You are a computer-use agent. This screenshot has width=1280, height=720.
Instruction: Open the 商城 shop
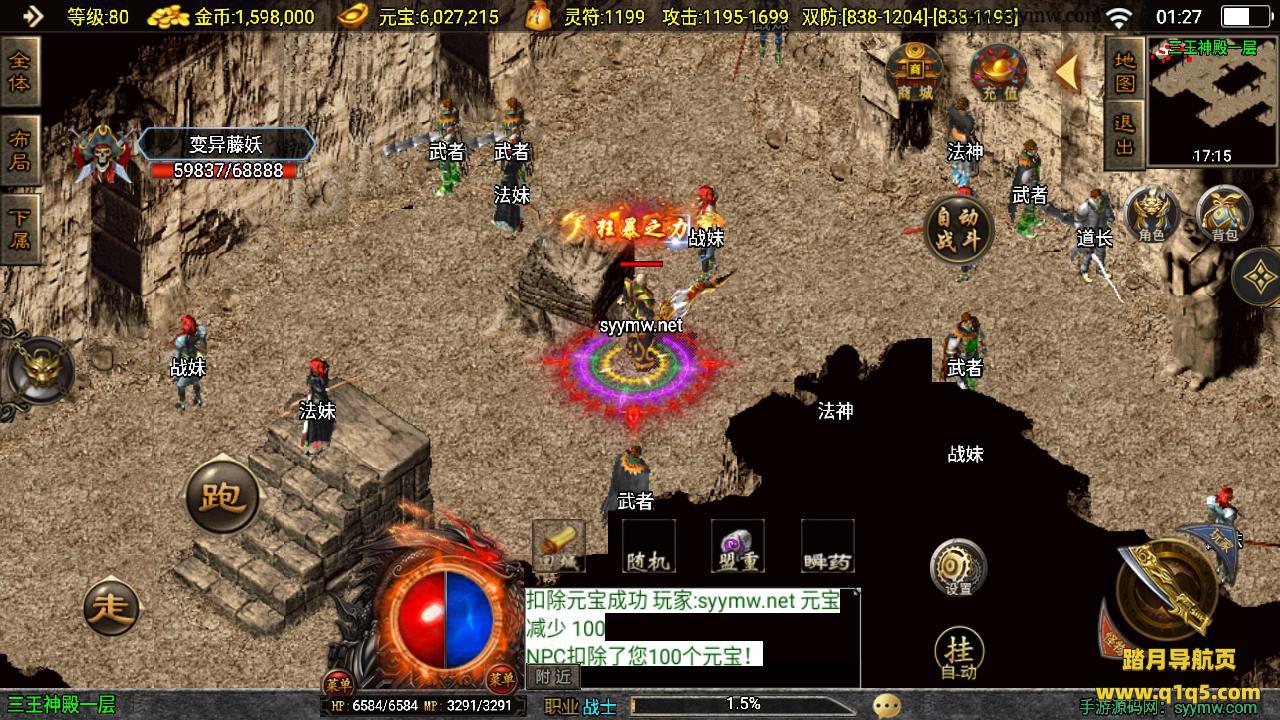914,73
